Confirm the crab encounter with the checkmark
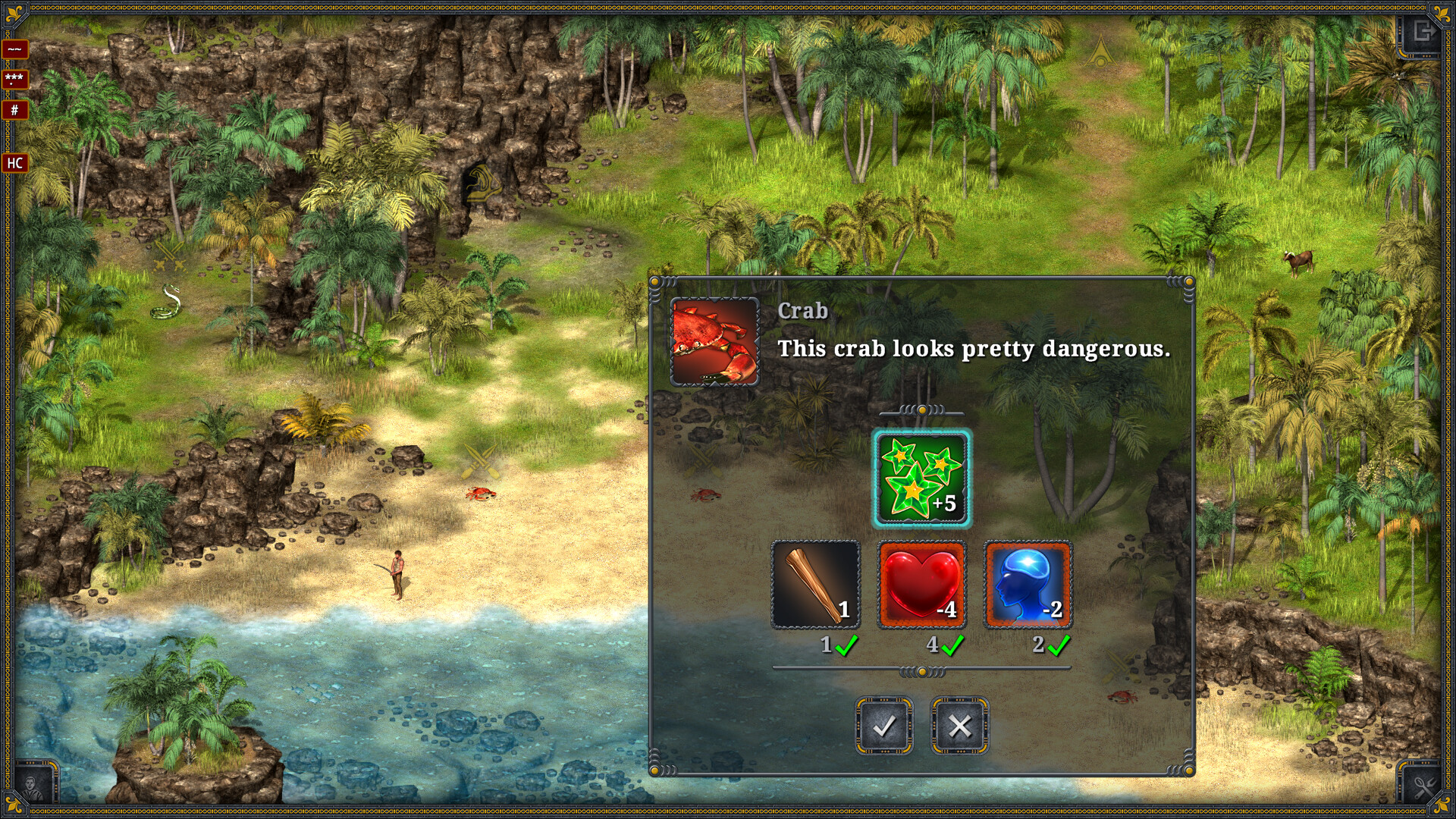 pos(883,726)
